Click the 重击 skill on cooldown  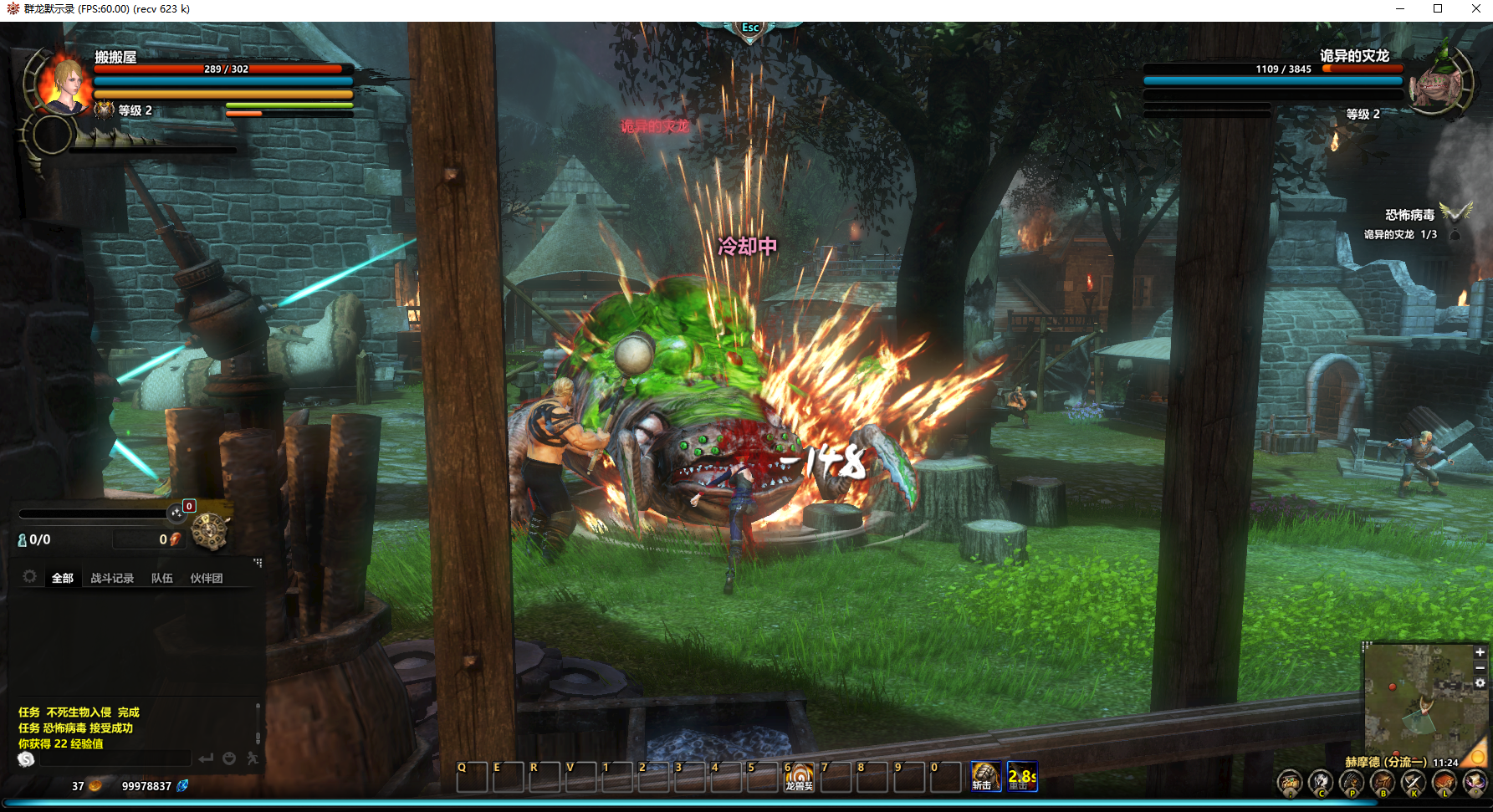click(1021, 777)
